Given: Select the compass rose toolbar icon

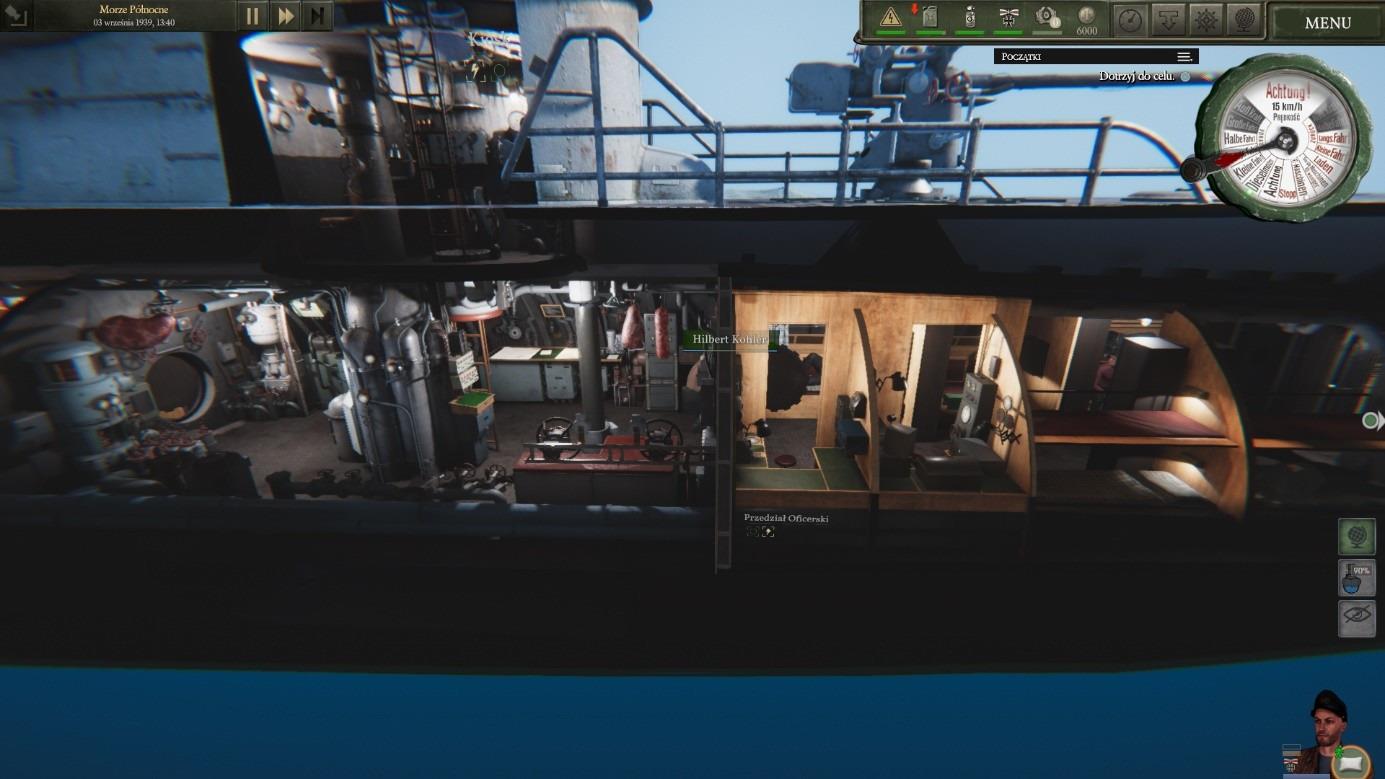Looking at the screenshot, I should click(1205, 18).
